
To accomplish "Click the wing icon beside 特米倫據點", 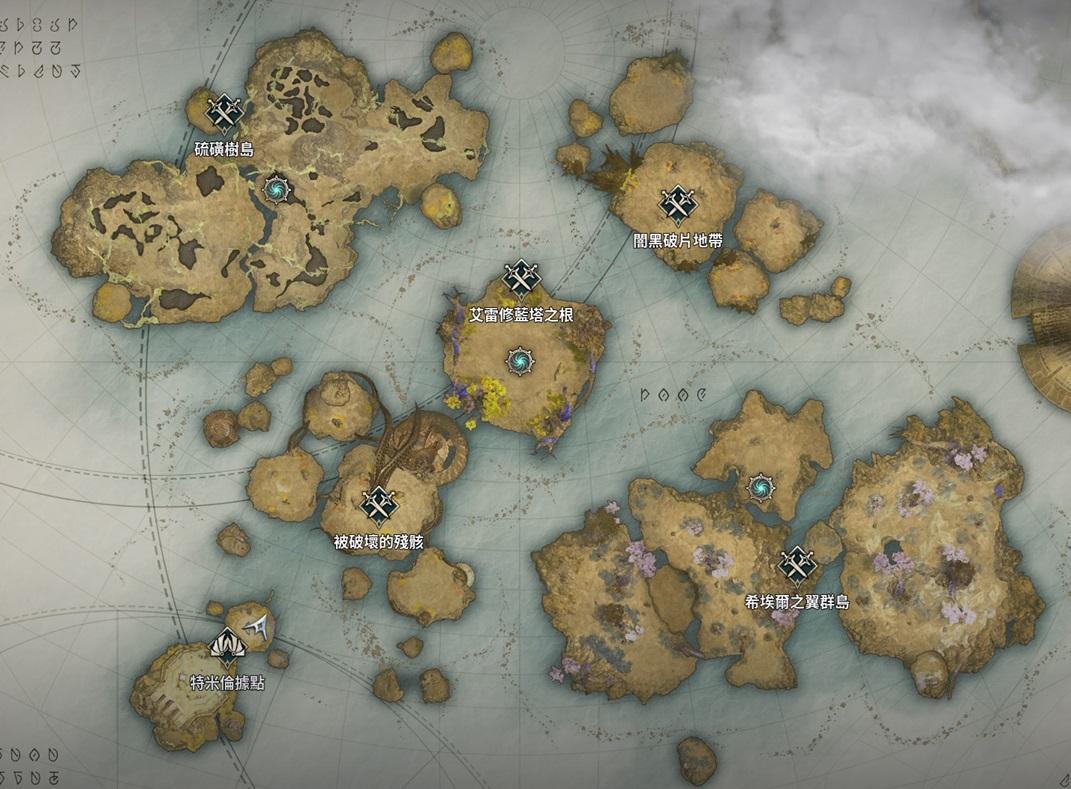I will 262,626.
